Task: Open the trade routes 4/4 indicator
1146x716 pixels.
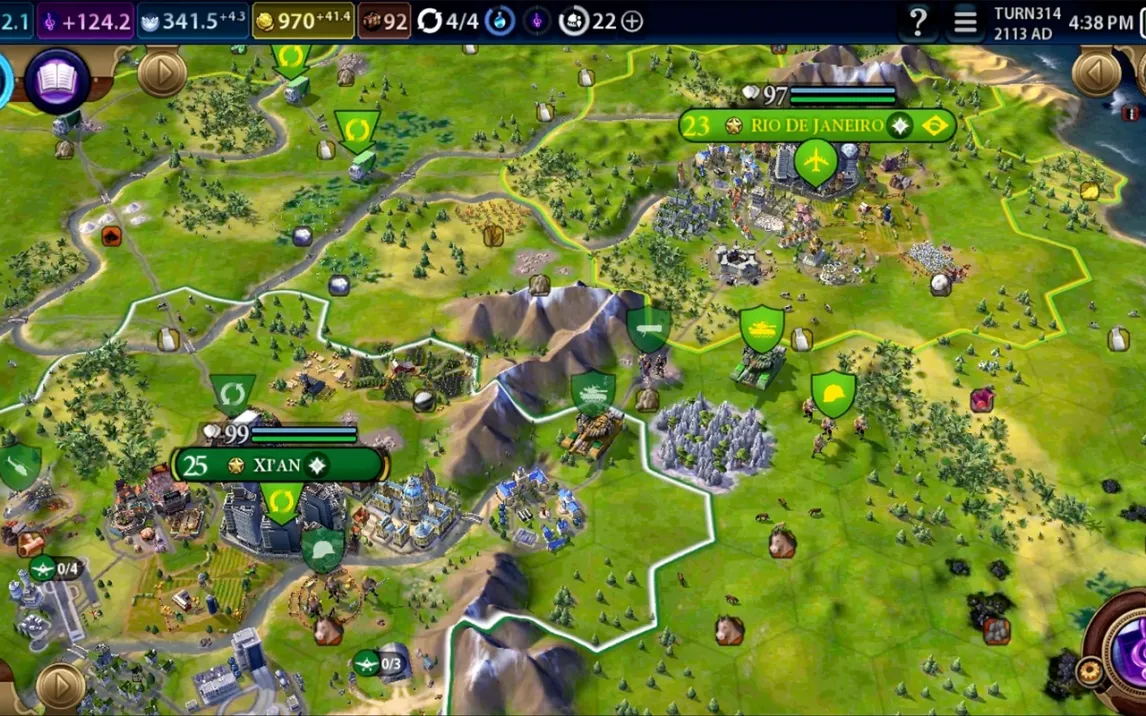Action: [449, 21]
